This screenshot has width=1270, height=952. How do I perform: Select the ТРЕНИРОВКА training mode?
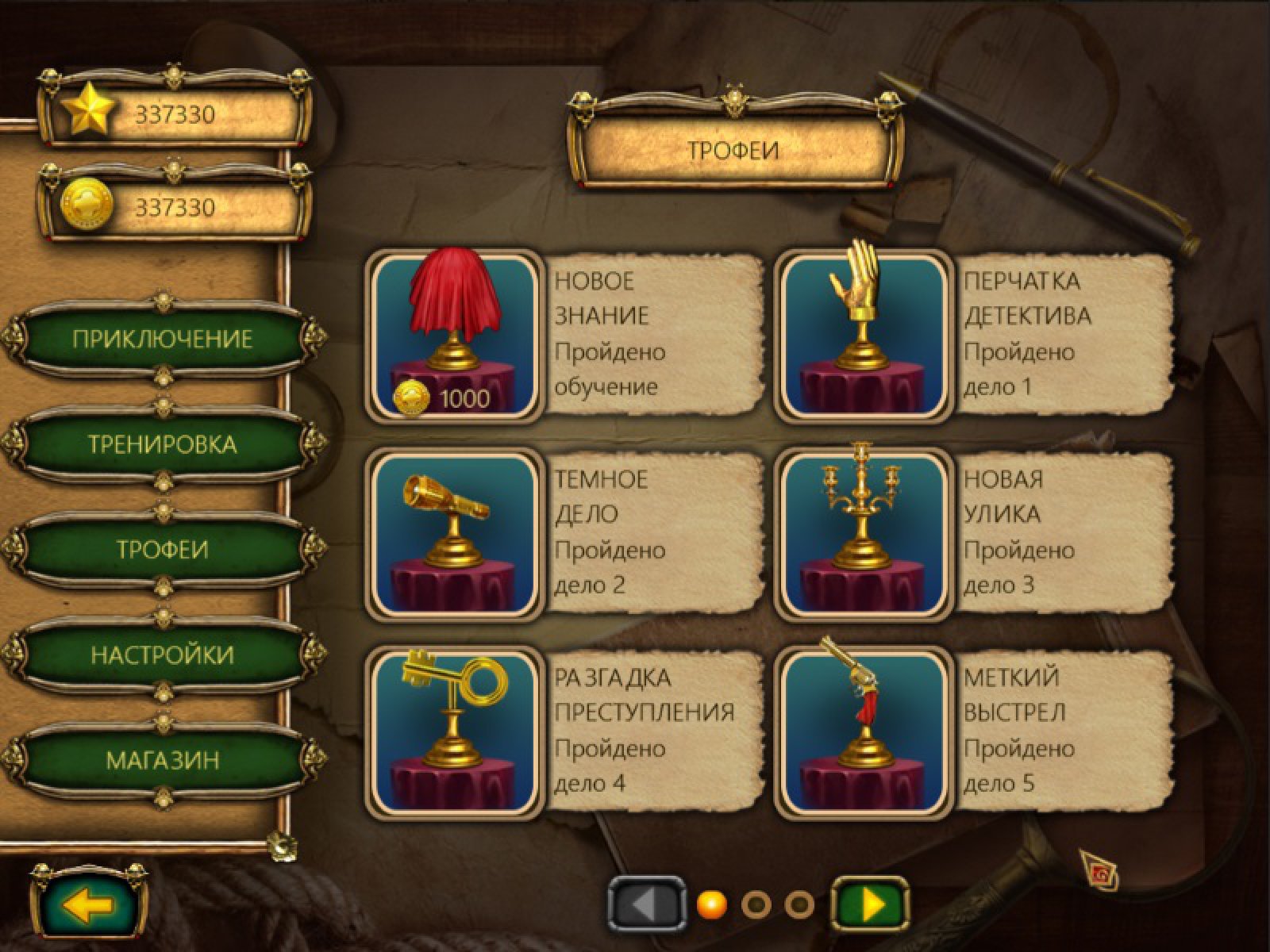[162, 444]
